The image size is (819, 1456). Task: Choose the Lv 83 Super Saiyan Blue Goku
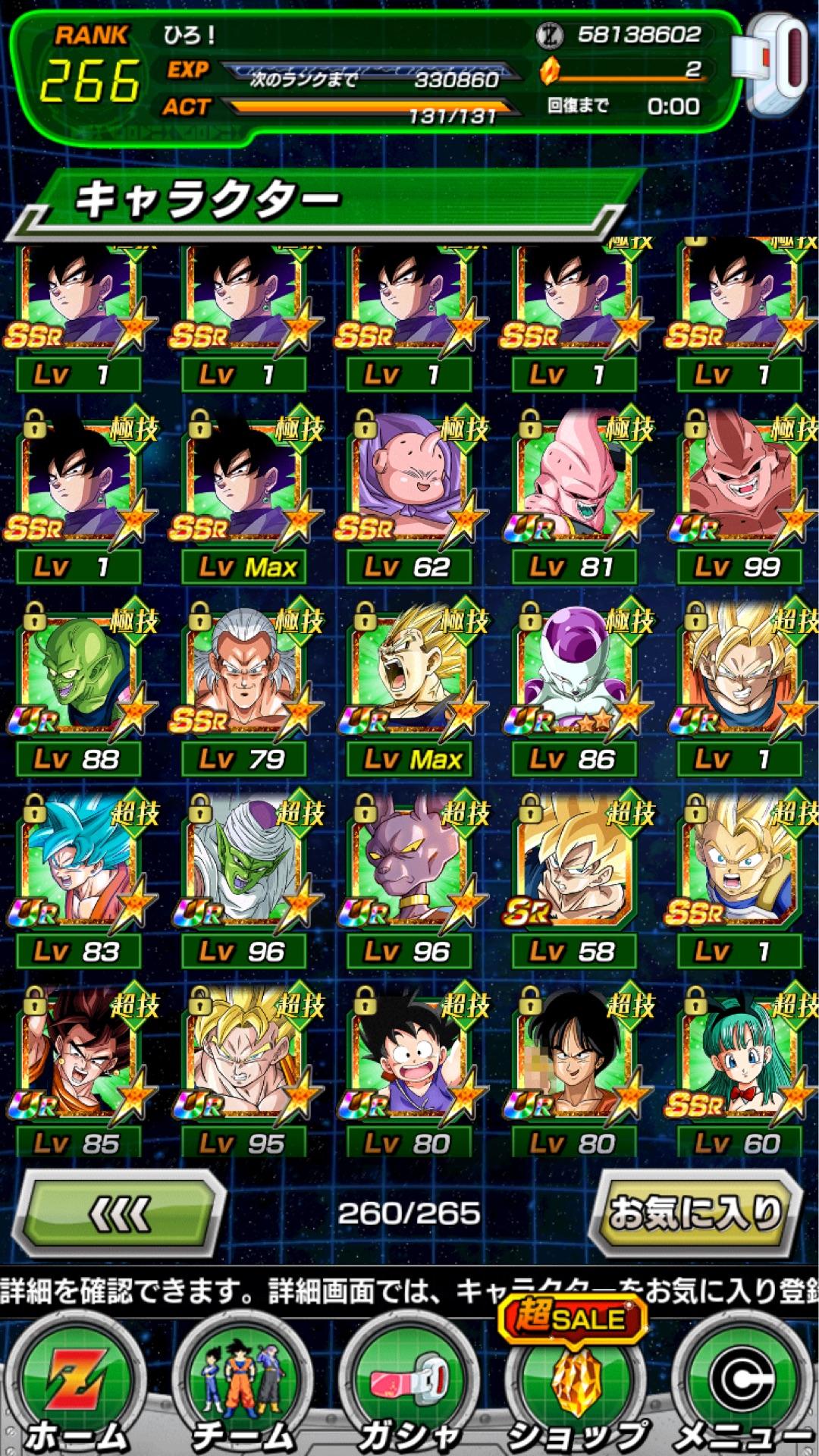tap(77, 866)
